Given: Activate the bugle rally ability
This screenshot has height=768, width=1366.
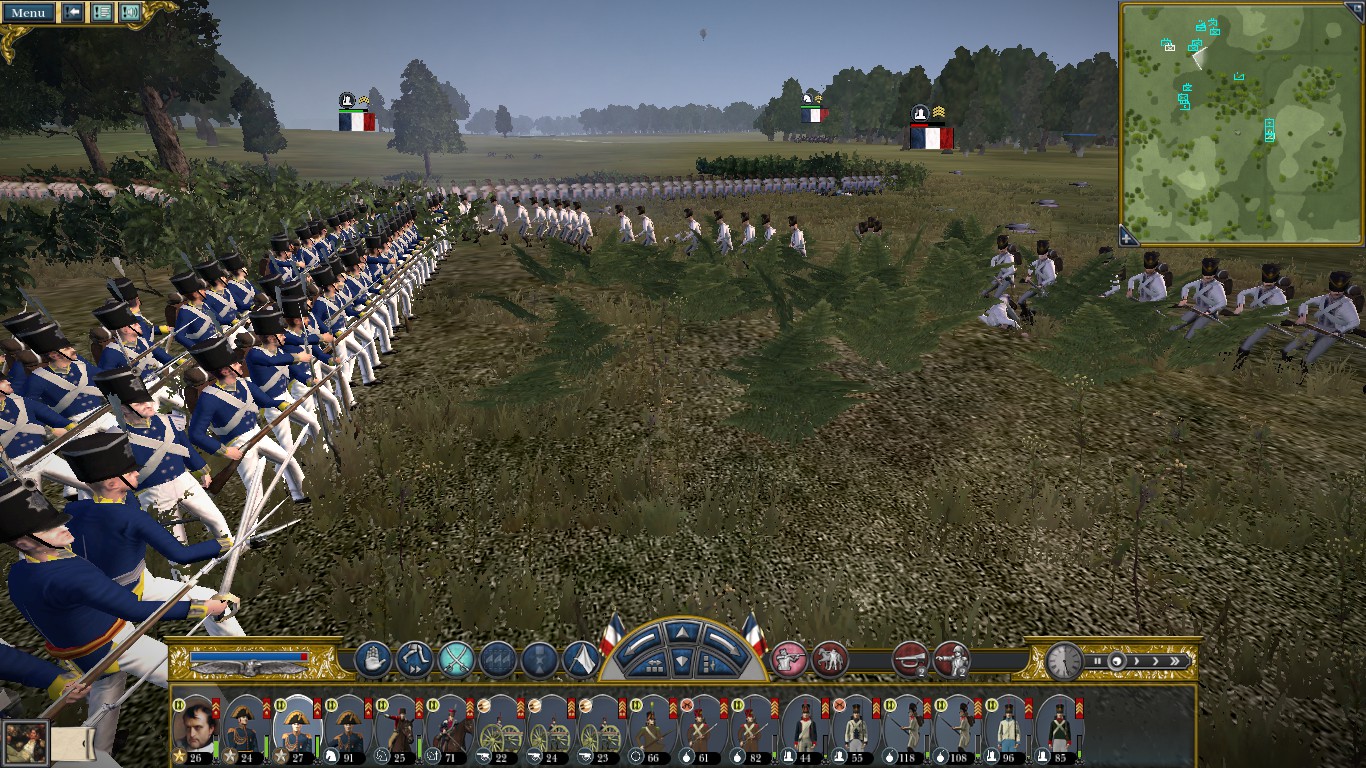Looking at the screenshot, I should 909,660.
